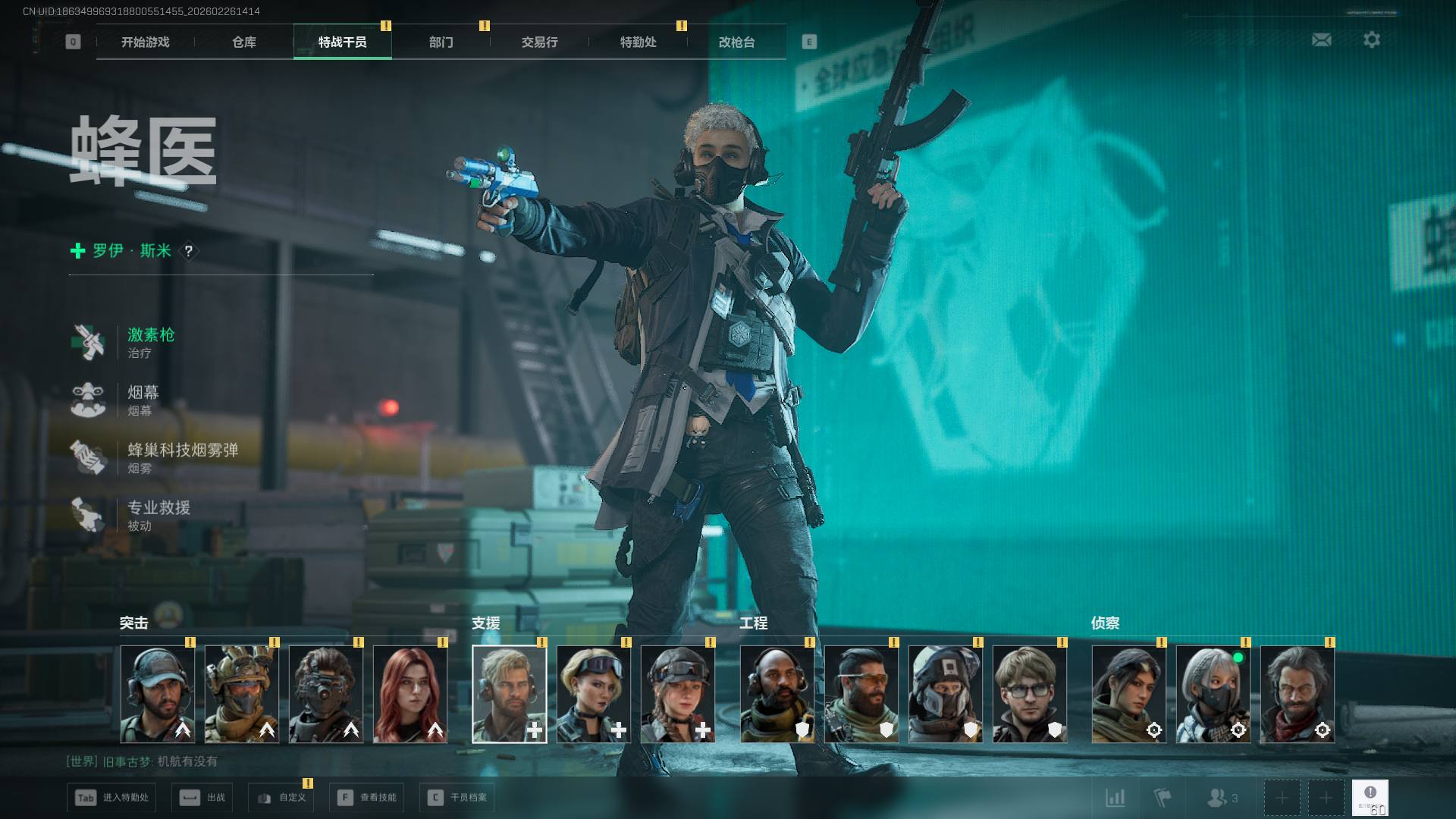Click the 查看技能 button
This screenshot has height=819, width=1456.
pos(369,798)
